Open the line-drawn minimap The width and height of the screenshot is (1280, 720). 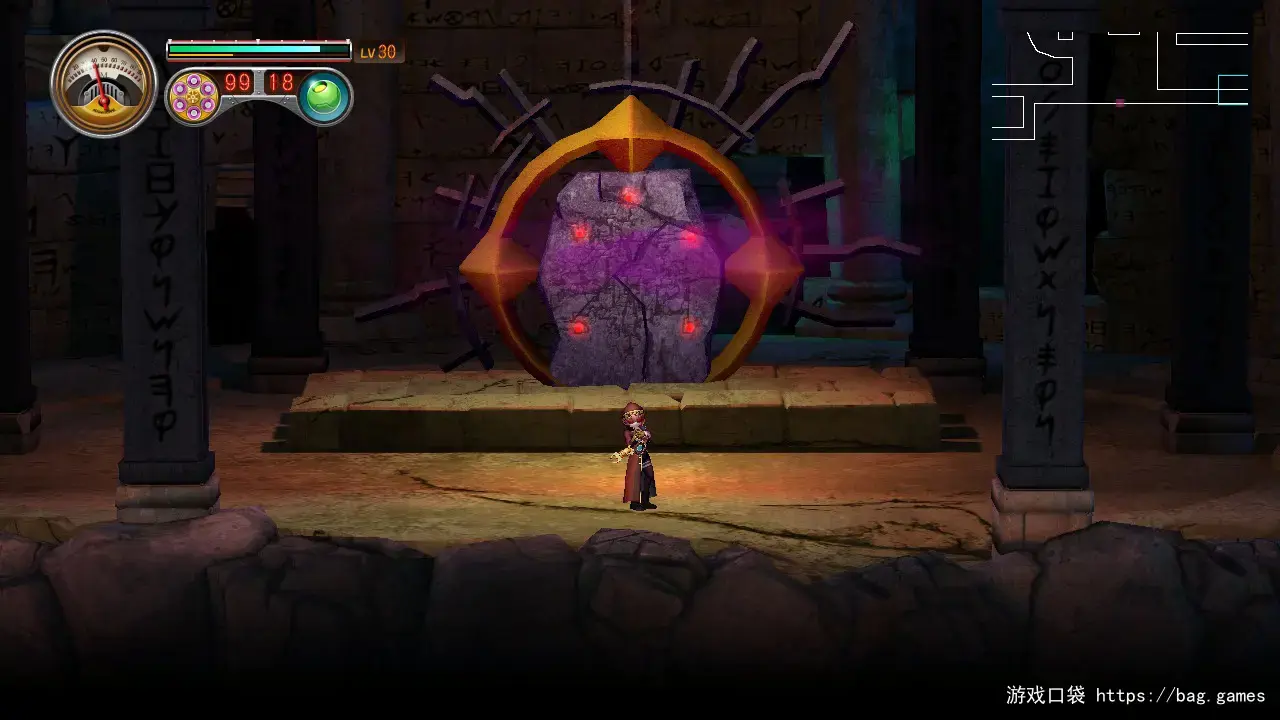coord(1119,85)
